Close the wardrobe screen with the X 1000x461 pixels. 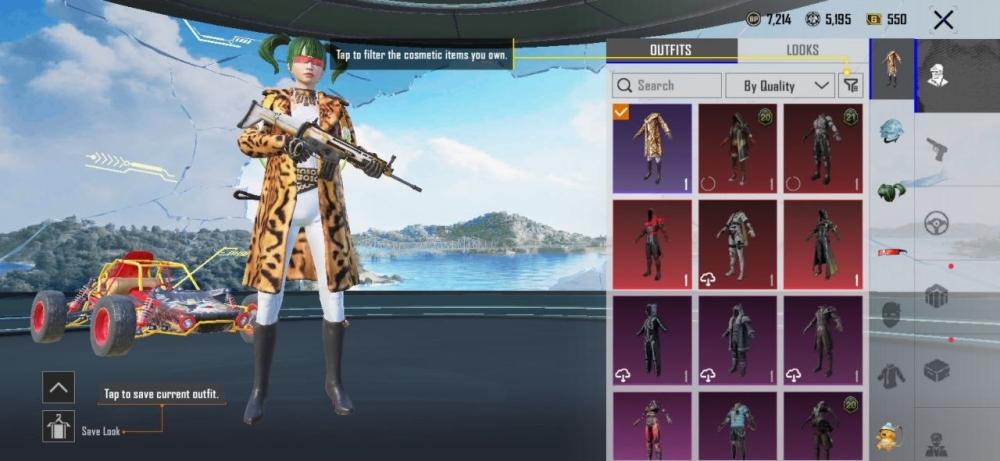942,19
